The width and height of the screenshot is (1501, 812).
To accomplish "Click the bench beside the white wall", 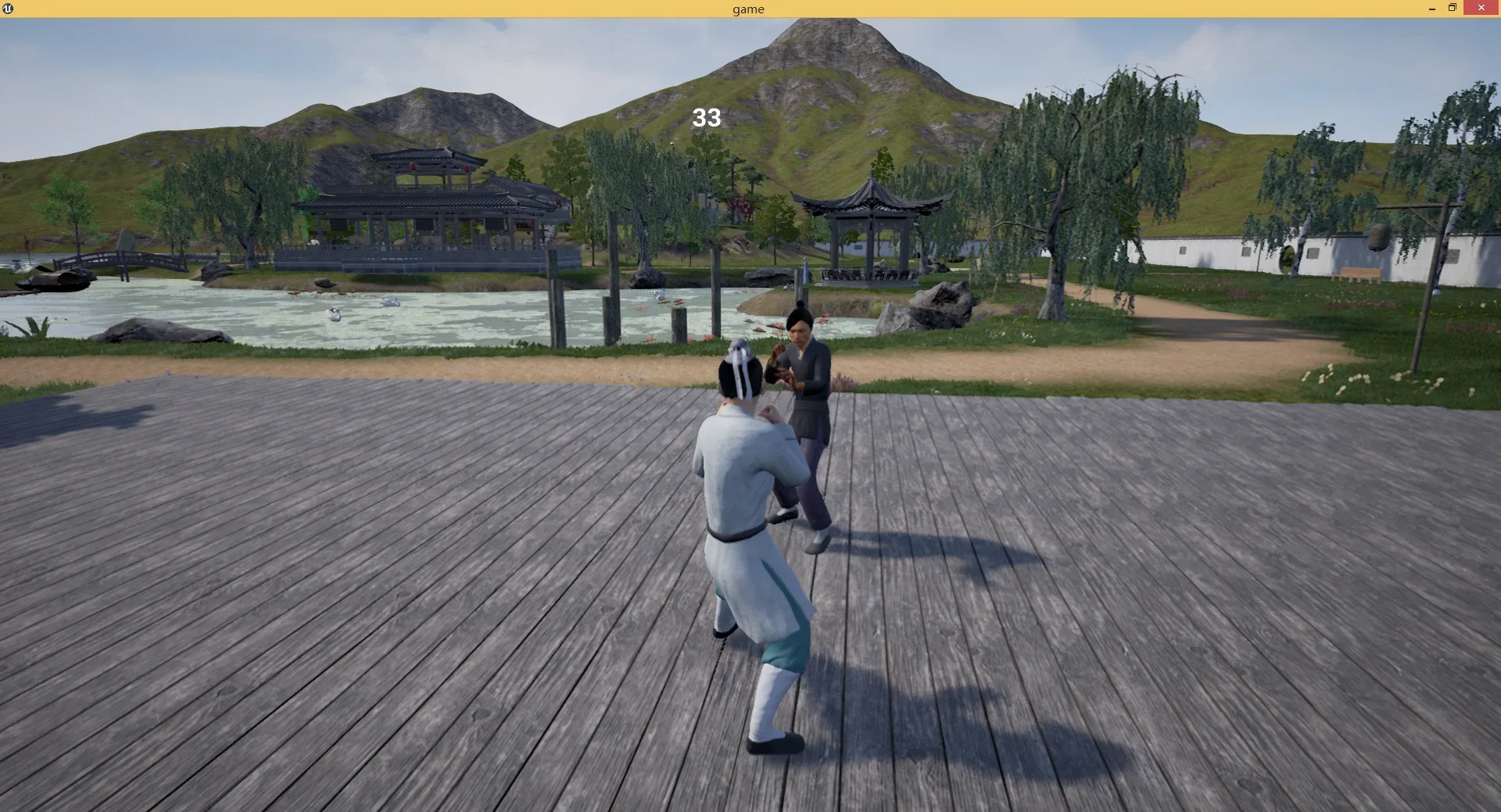I will pyautogui.click(x=1359, y=274).
